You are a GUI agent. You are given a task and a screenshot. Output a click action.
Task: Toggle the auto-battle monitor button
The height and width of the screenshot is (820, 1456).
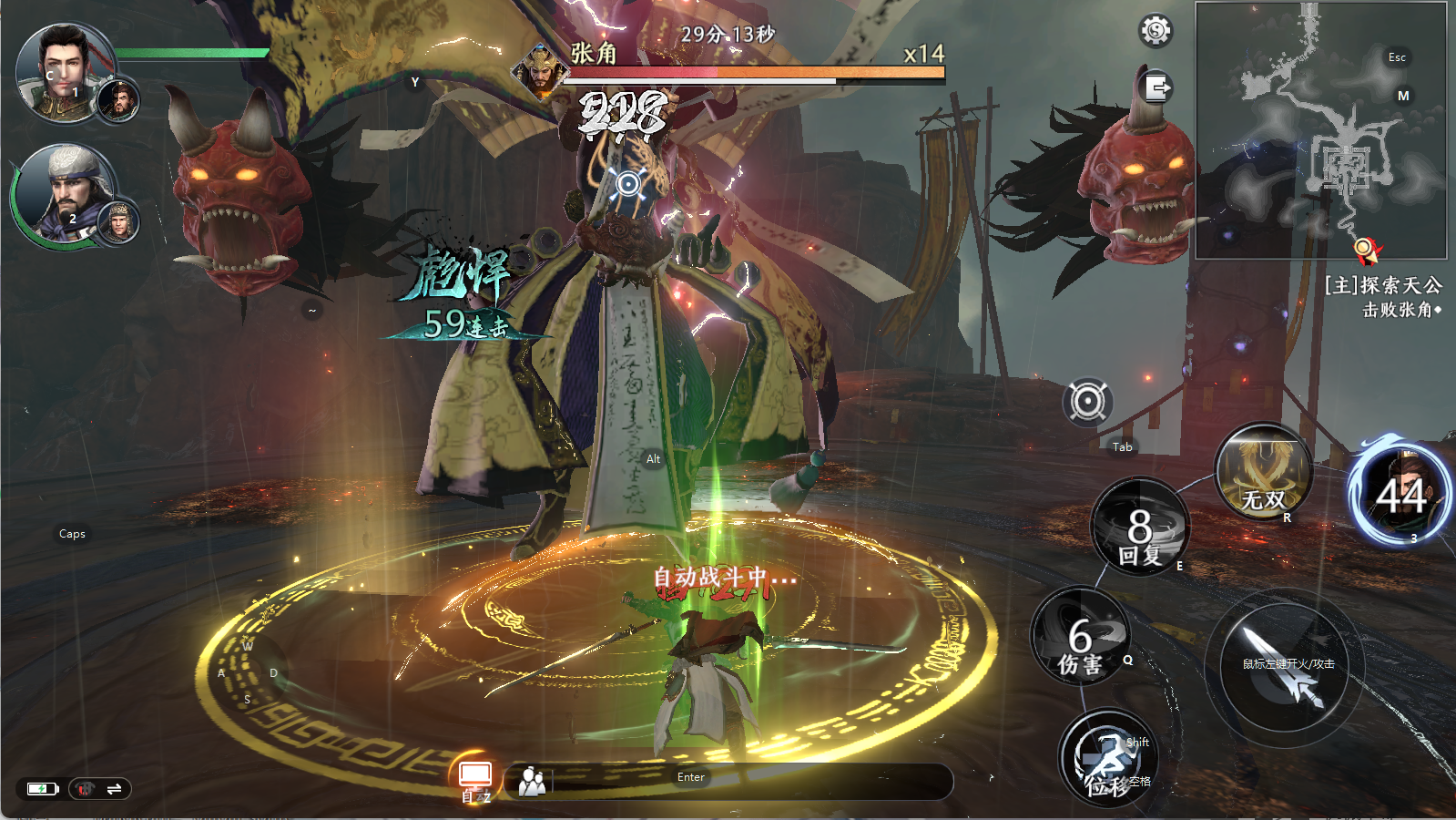tap(475, 777)
